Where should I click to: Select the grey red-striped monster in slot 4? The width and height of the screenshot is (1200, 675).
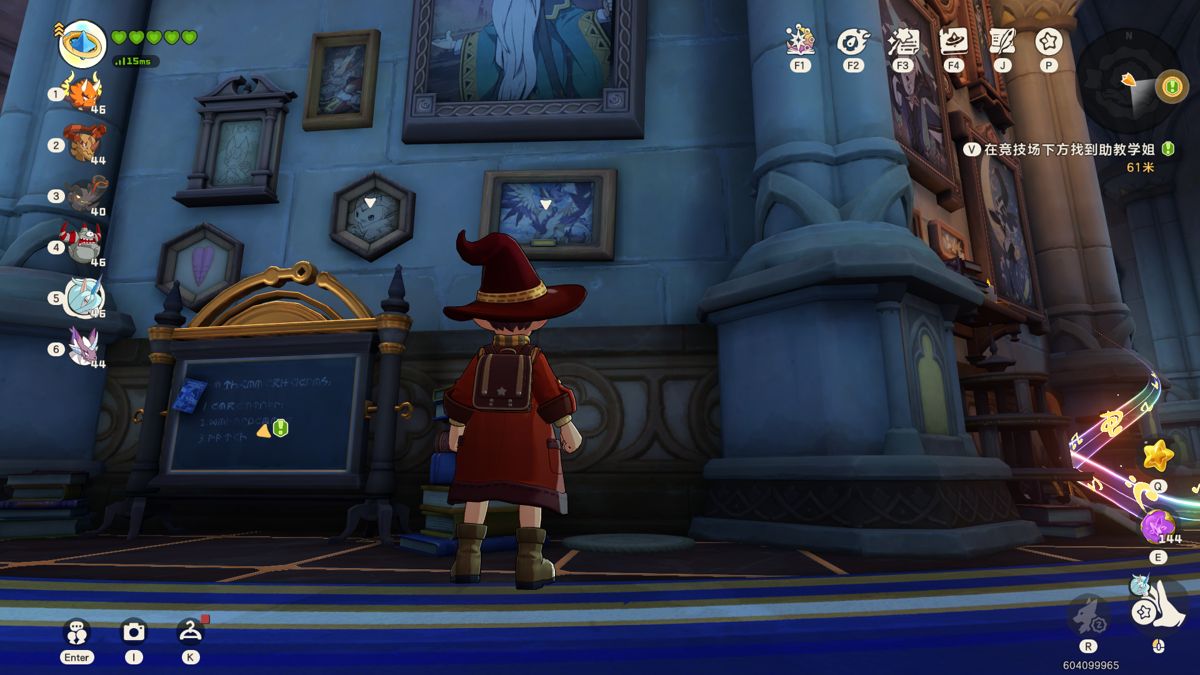[x=84, y=244]
